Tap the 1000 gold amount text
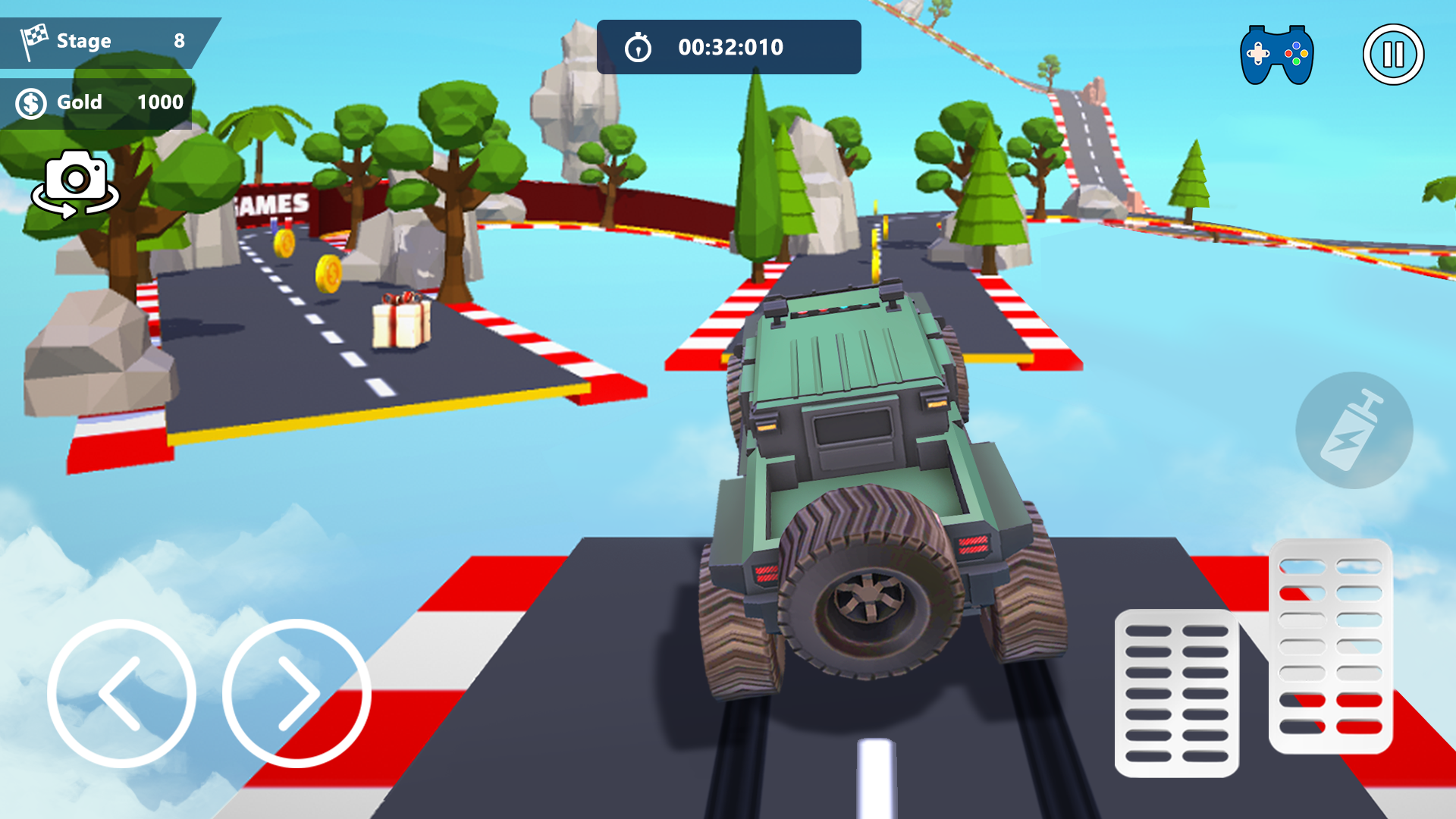Image resolution: width=1456 pixels, height=819 pixels. (160, 102)
